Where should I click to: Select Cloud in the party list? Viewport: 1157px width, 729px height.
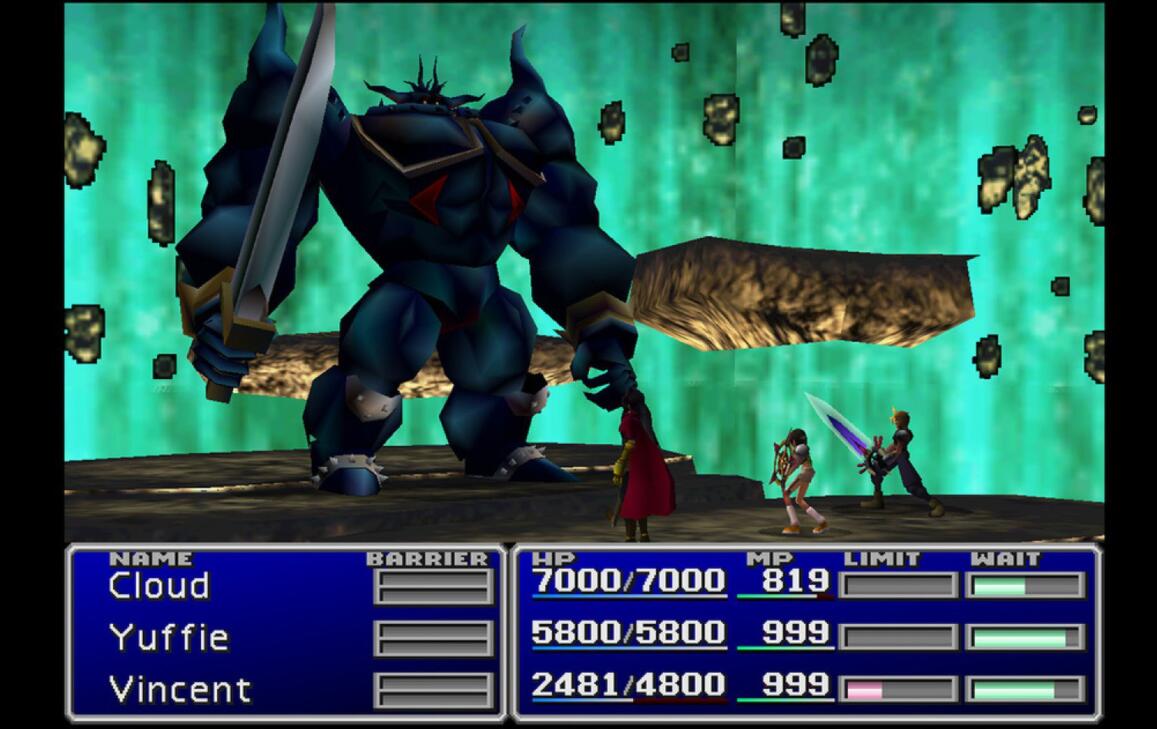click(159, 586)
